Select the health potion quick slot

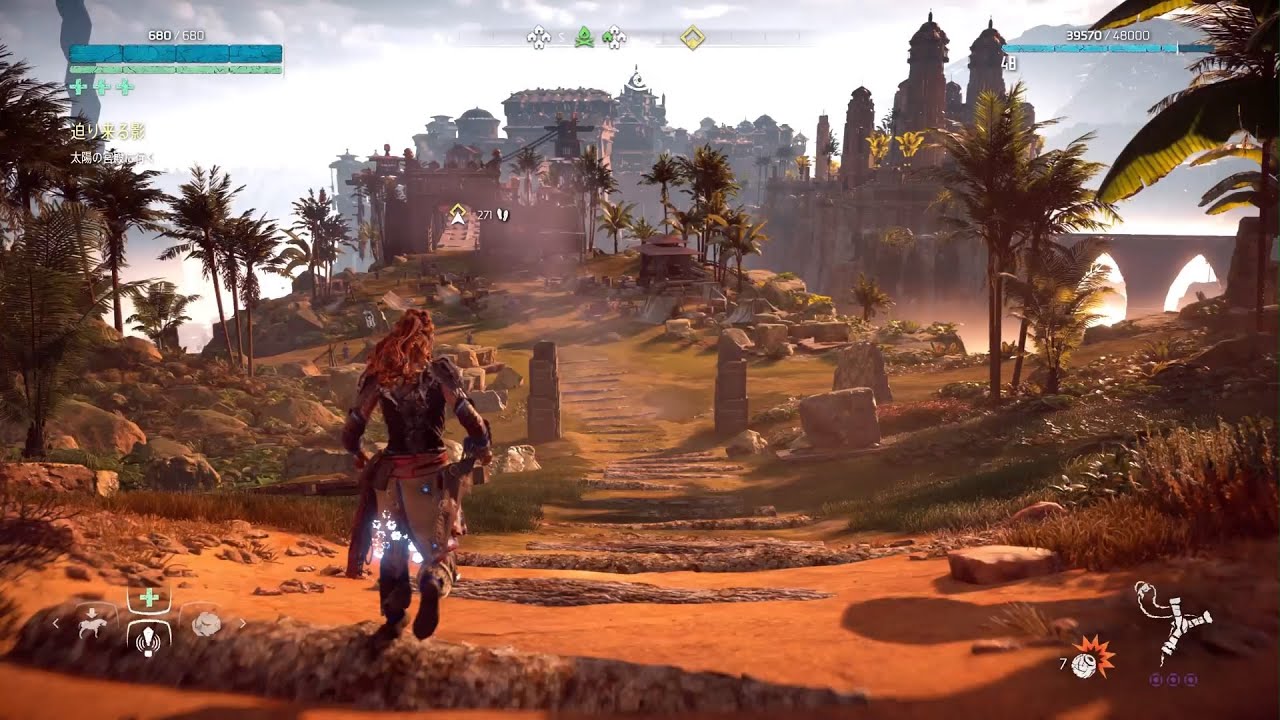pyautogui.click(x=149, y=599)
